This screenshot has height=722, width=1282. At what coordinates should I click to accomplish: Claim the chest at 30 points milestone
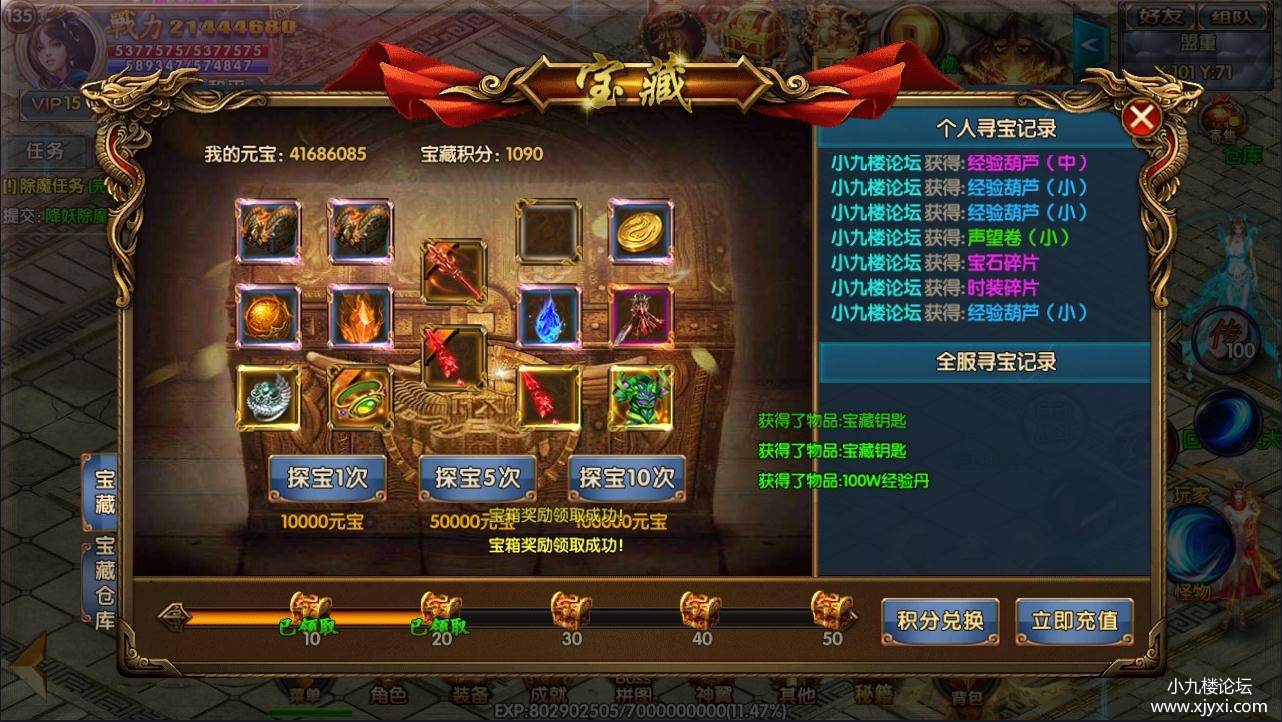tap(570, 607)
